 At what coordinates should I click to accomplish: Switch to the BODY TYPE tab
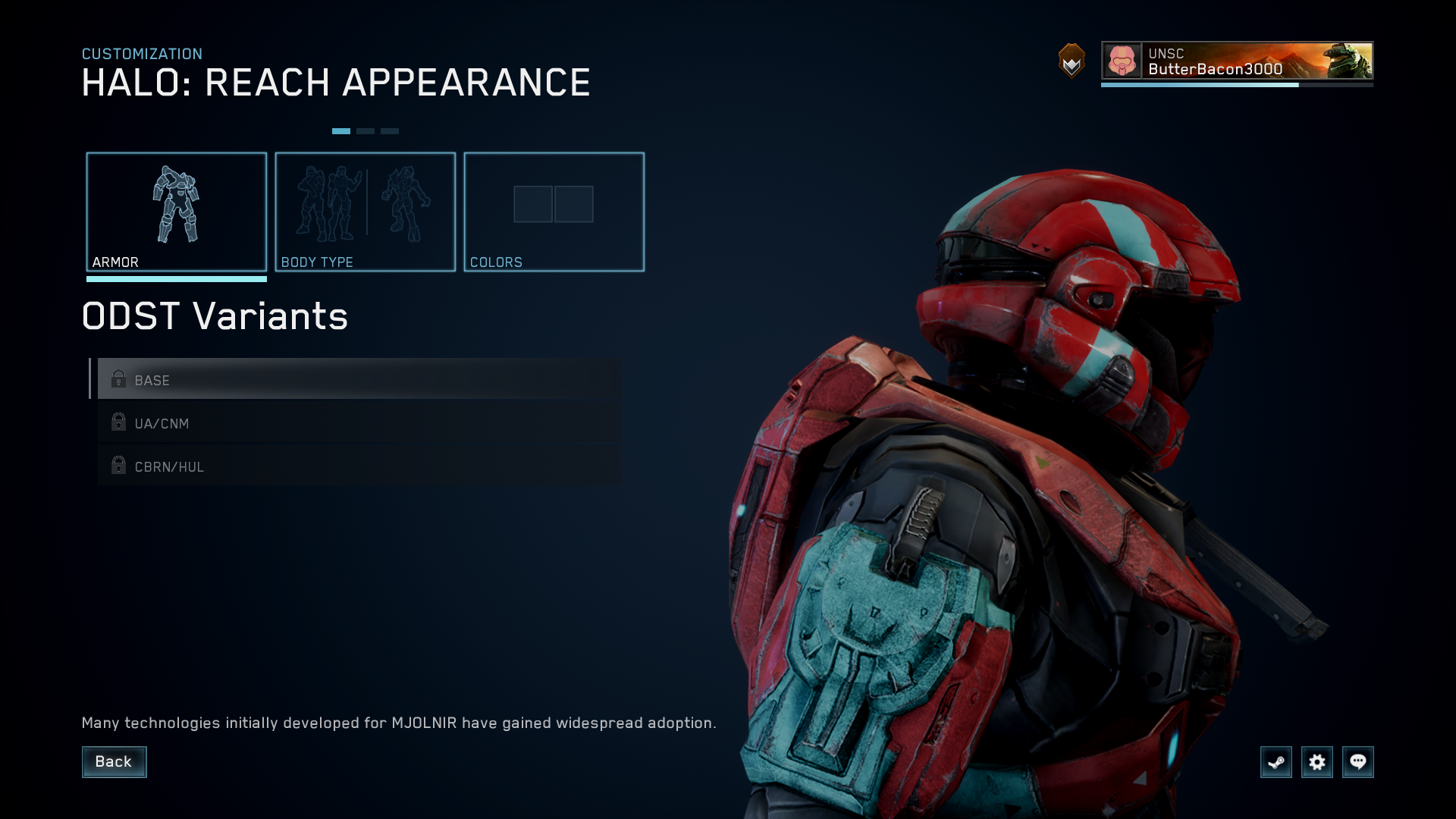366,212
